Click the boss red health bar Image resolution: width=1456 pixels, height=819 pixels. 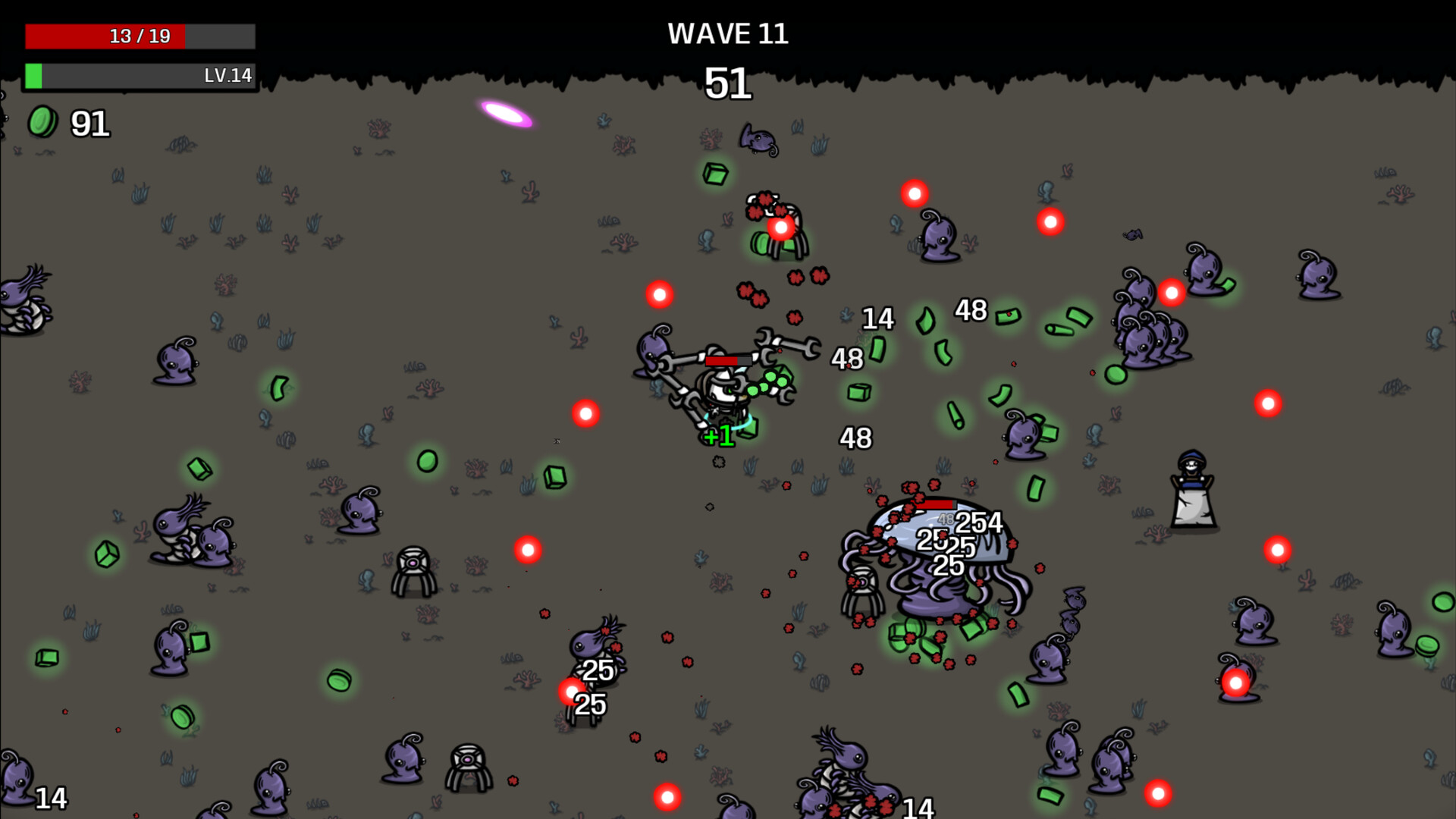[934, 503]
